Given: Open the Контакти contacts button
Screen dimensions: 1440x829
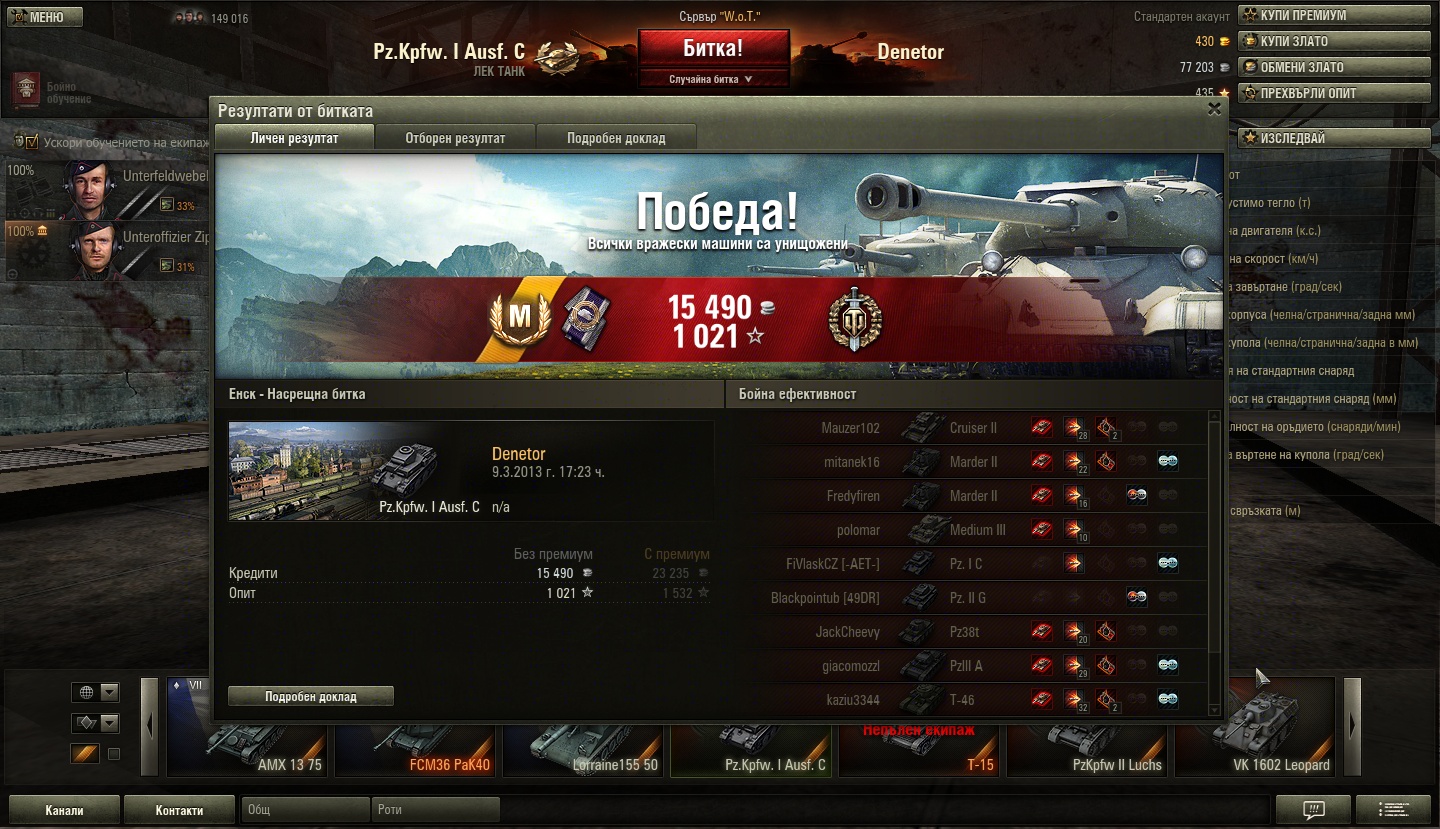Looking at the screenshot, I should [180, 810].
